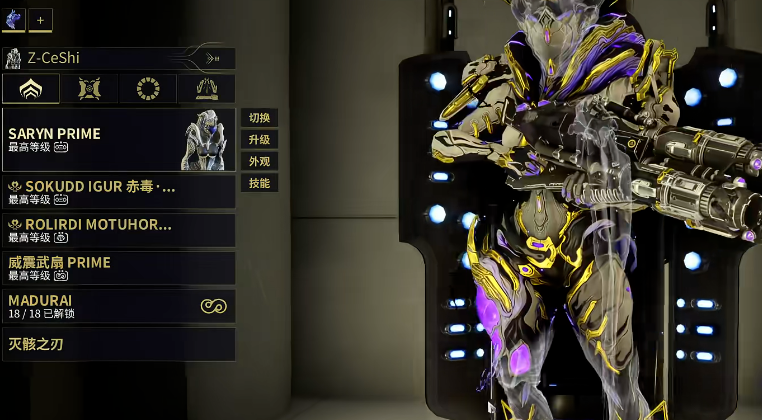762x420 pixels.
Task: Show the 技能 abilities screen
Action: point(259,184)
